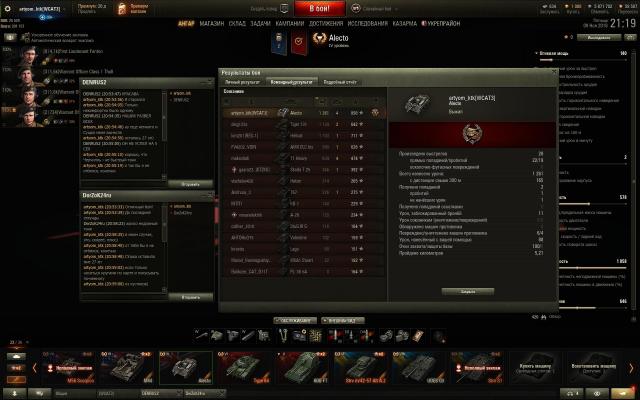
Task: Open the Достижения (achievements) menu
Action: click(330, 21)
